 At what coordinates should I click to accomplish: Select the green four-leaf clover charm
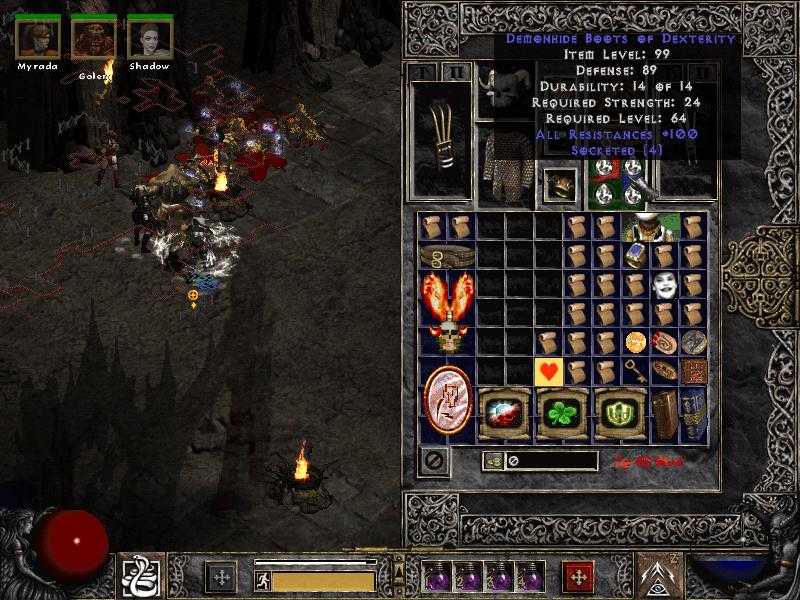pos(562,414)
